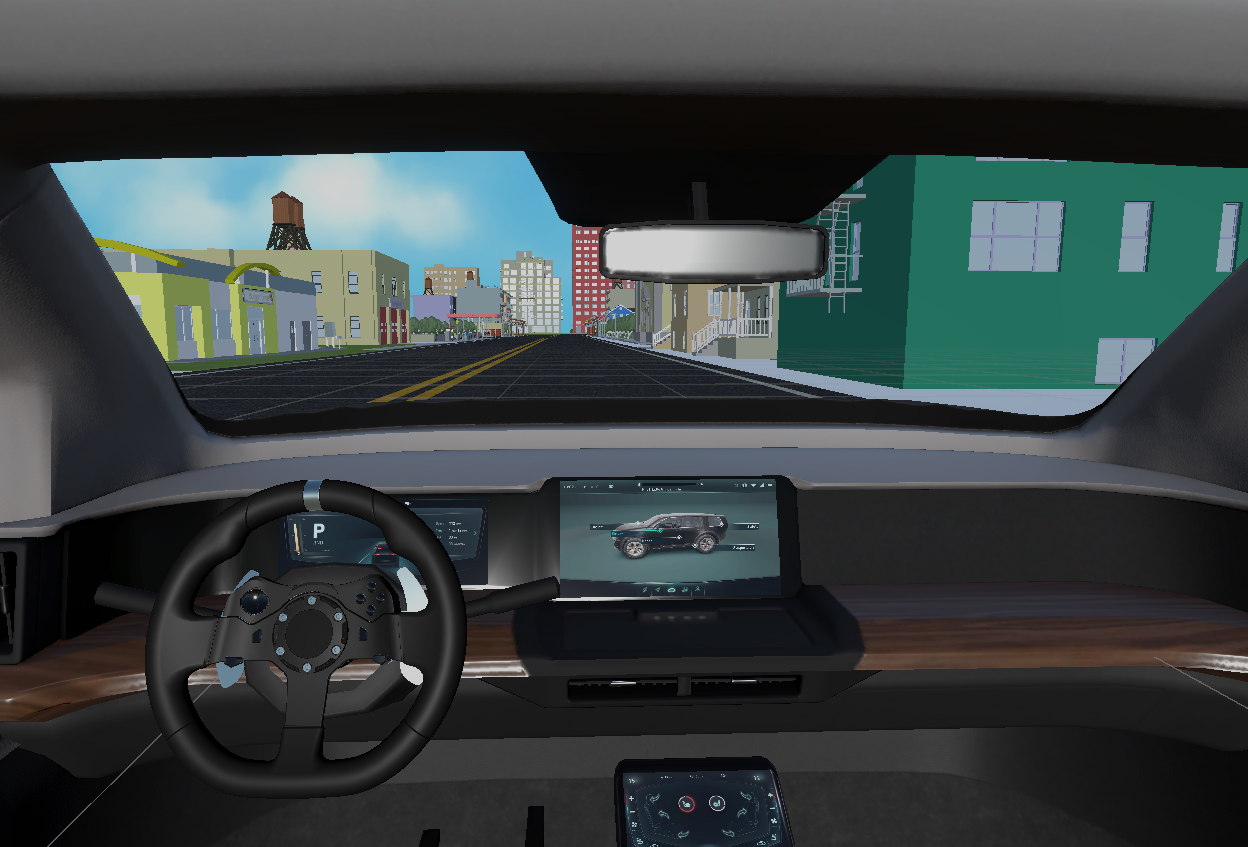Open the seats tab on the center touchscreen
This screenshot has height=847, width=1248.
coord(685,590)
